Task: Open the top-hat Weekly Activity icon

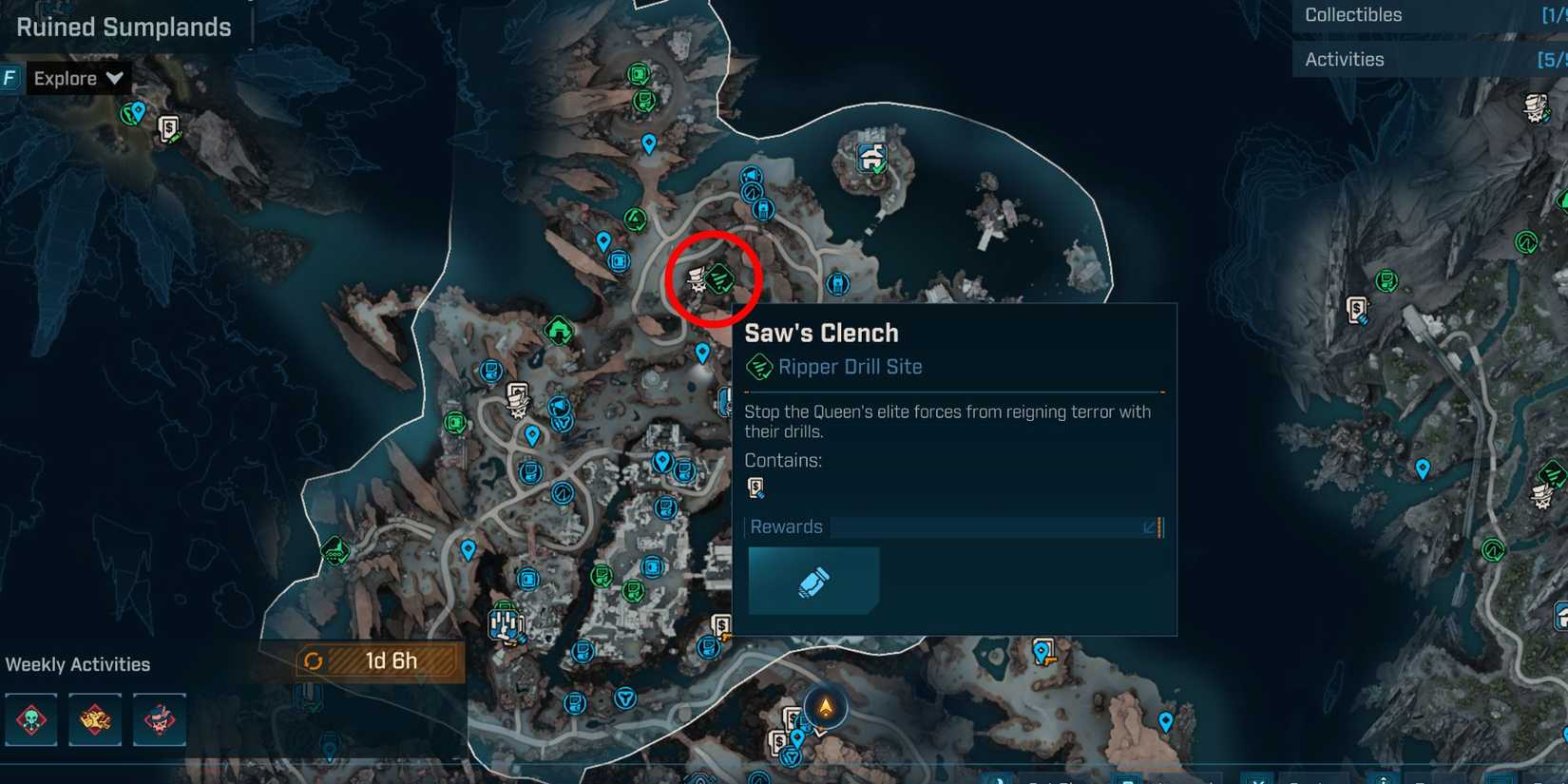Action: [159, 720]
